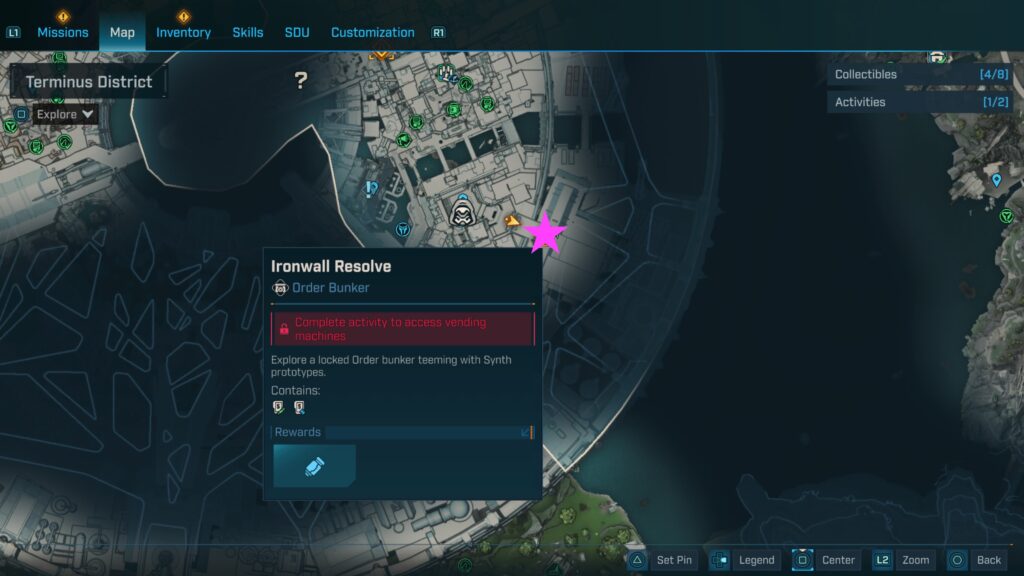The image size is (1024, 576).
Task: Select the question mark map marker
Action: (x=300, y=81)
